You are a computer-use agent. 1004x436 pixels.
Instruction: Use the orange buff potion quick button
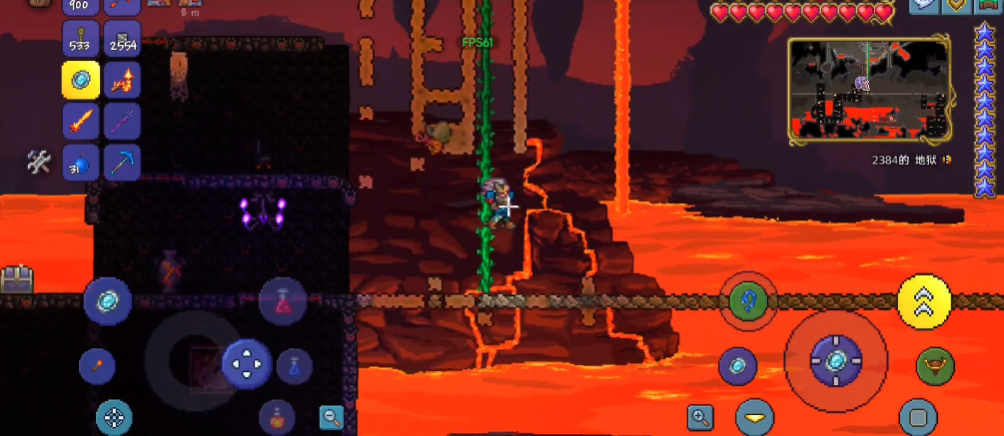[276, 414]
